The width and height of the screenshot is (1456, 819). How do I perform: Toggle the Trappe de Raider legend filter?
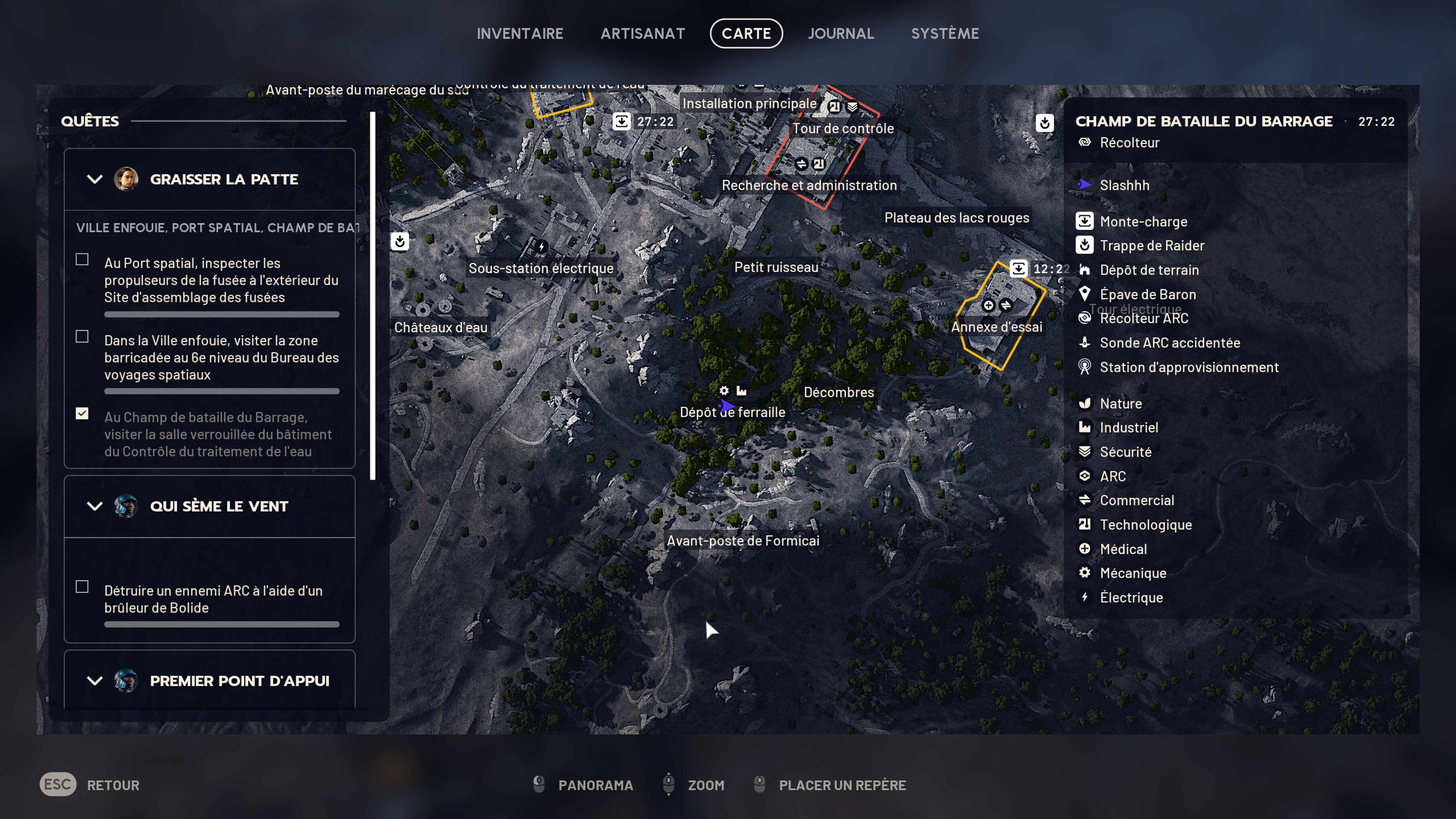point(1151,246)
